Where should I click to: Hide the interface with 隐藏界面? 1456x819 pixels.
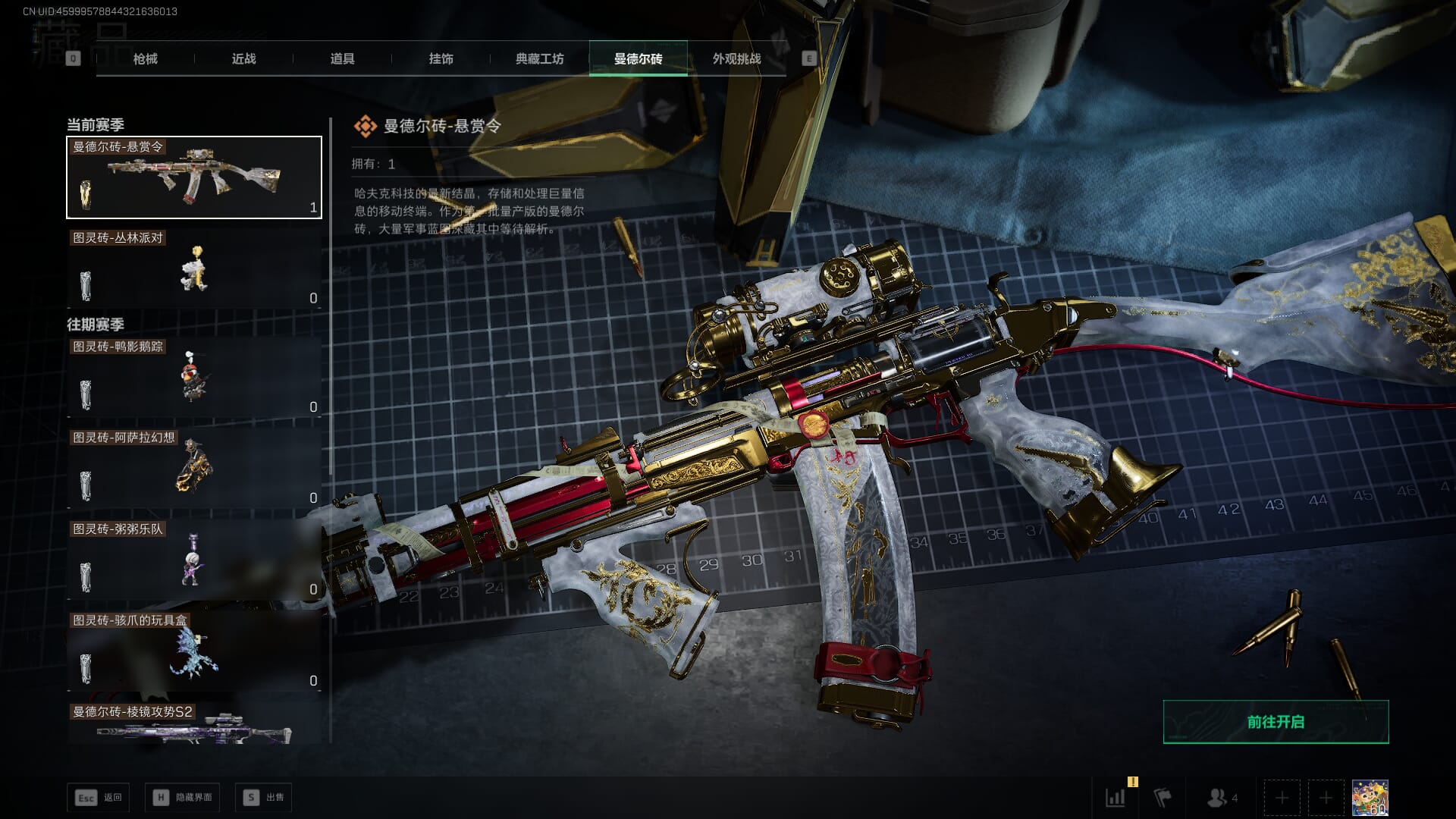[x=183, y=798]
